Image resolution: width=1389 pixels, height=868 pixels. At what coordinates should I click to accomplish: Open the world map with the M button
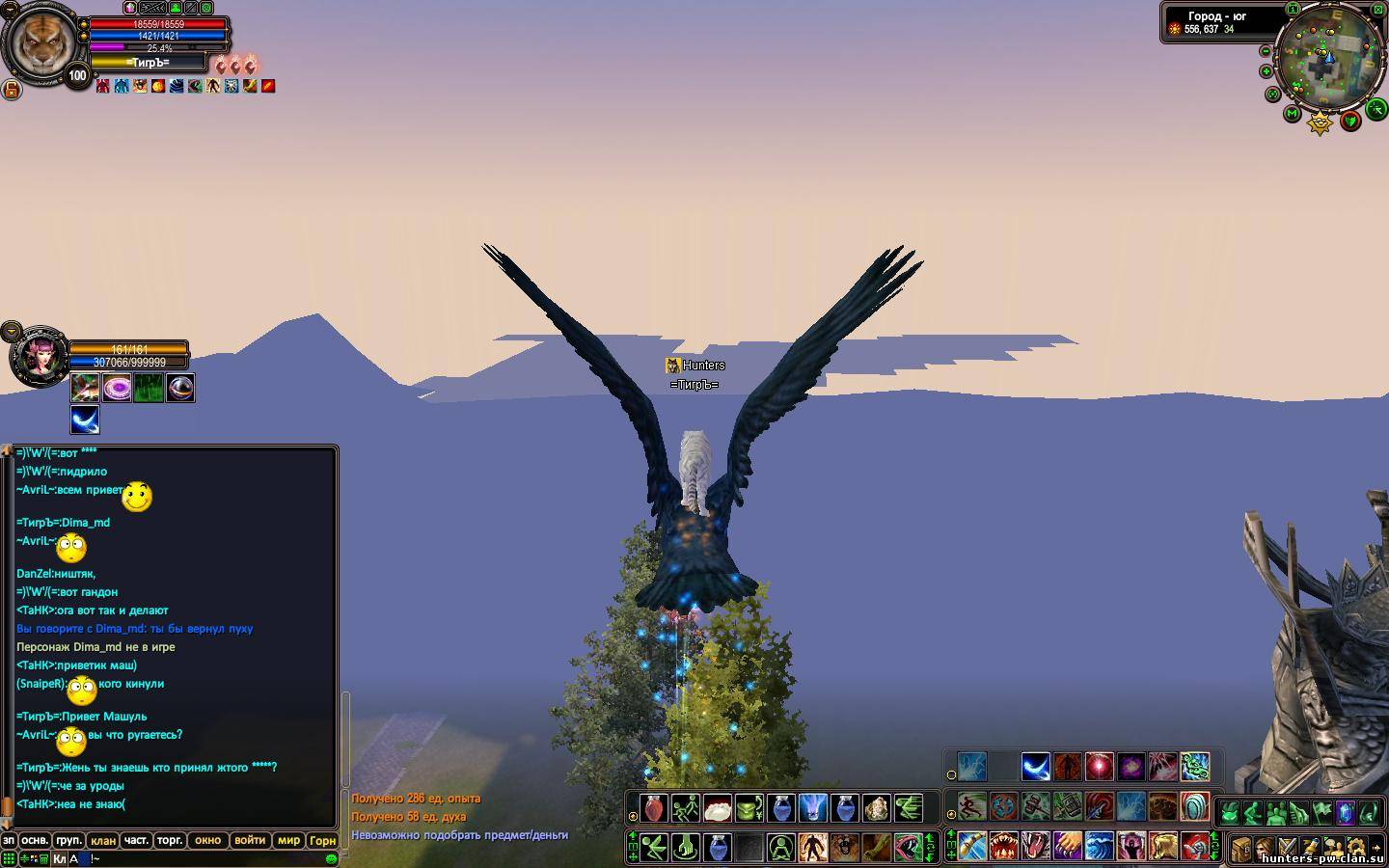1292,114
